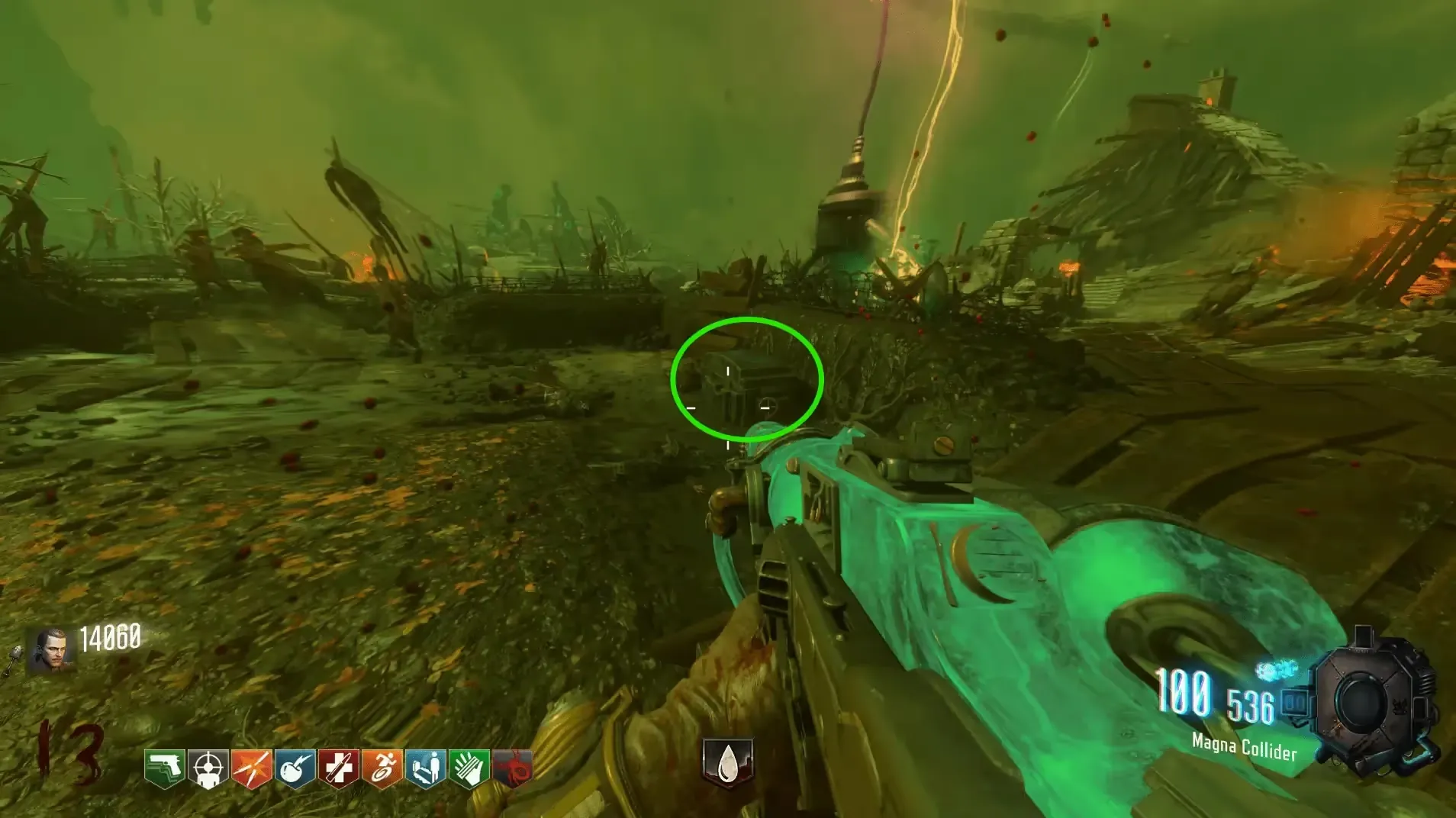Click the white droplet GobbleGum icon
Screen dimensions: 1456x818
[728, 762]
